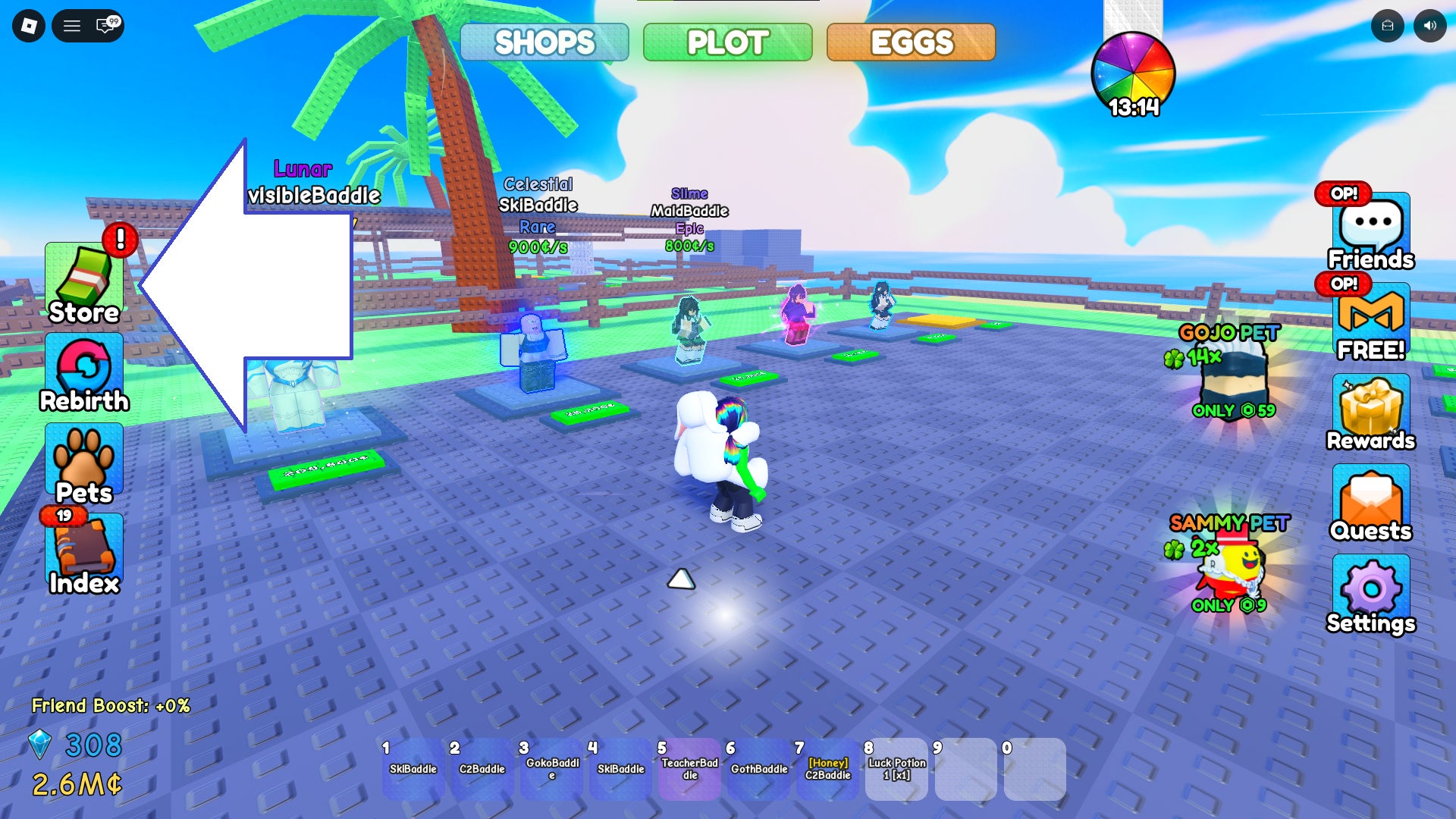The width and height of the screenshot is (1456, 819).
Task: Open the Index book
Action: click(x=84, y=554)
